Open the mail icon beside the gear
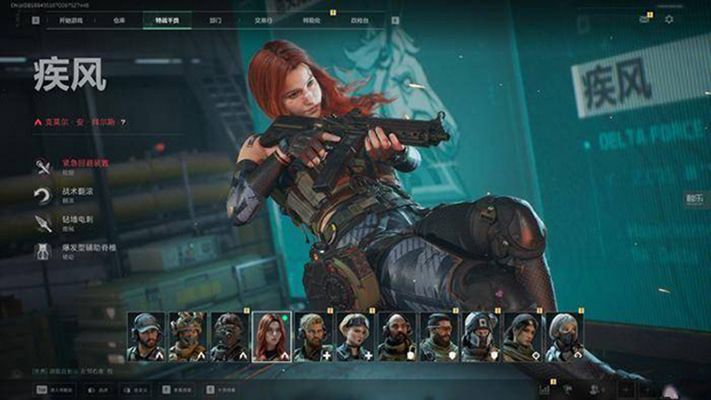Image resolution: width=711 pixels, height=400 pixels. pos(645,19)
